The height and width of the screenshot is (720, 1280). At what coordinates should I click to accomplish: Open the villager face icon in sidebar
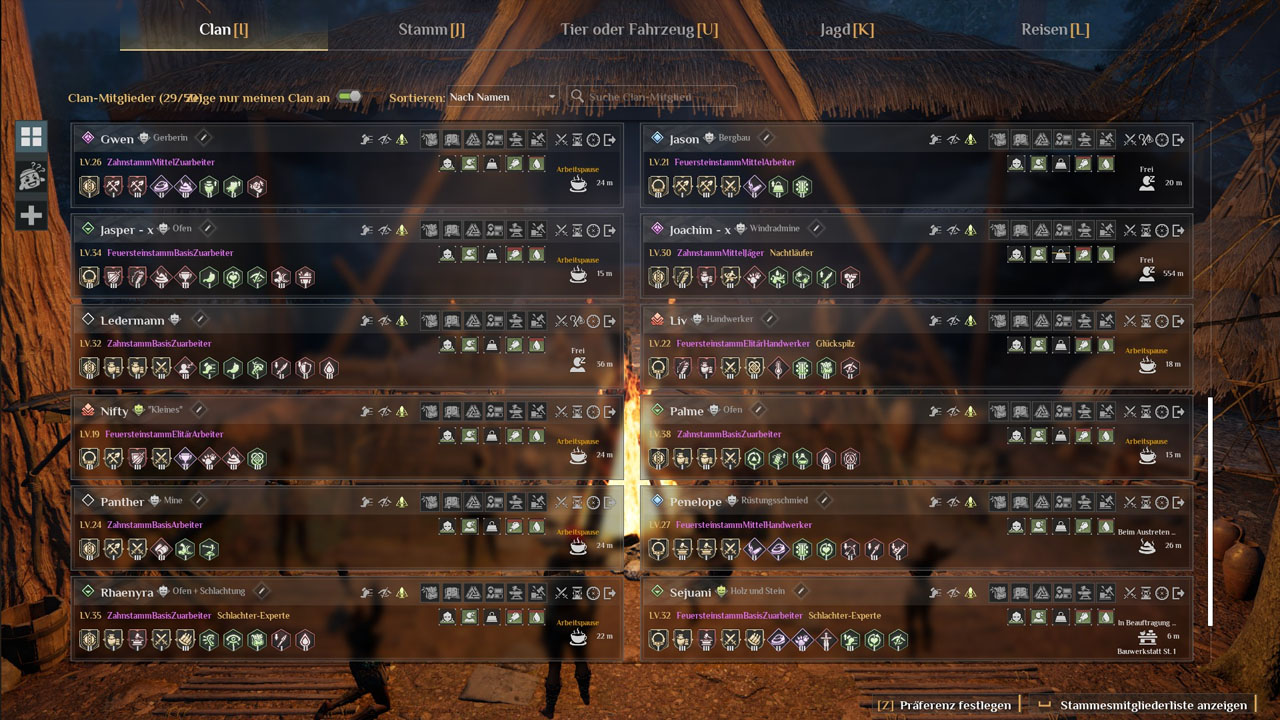click(31, 177)
